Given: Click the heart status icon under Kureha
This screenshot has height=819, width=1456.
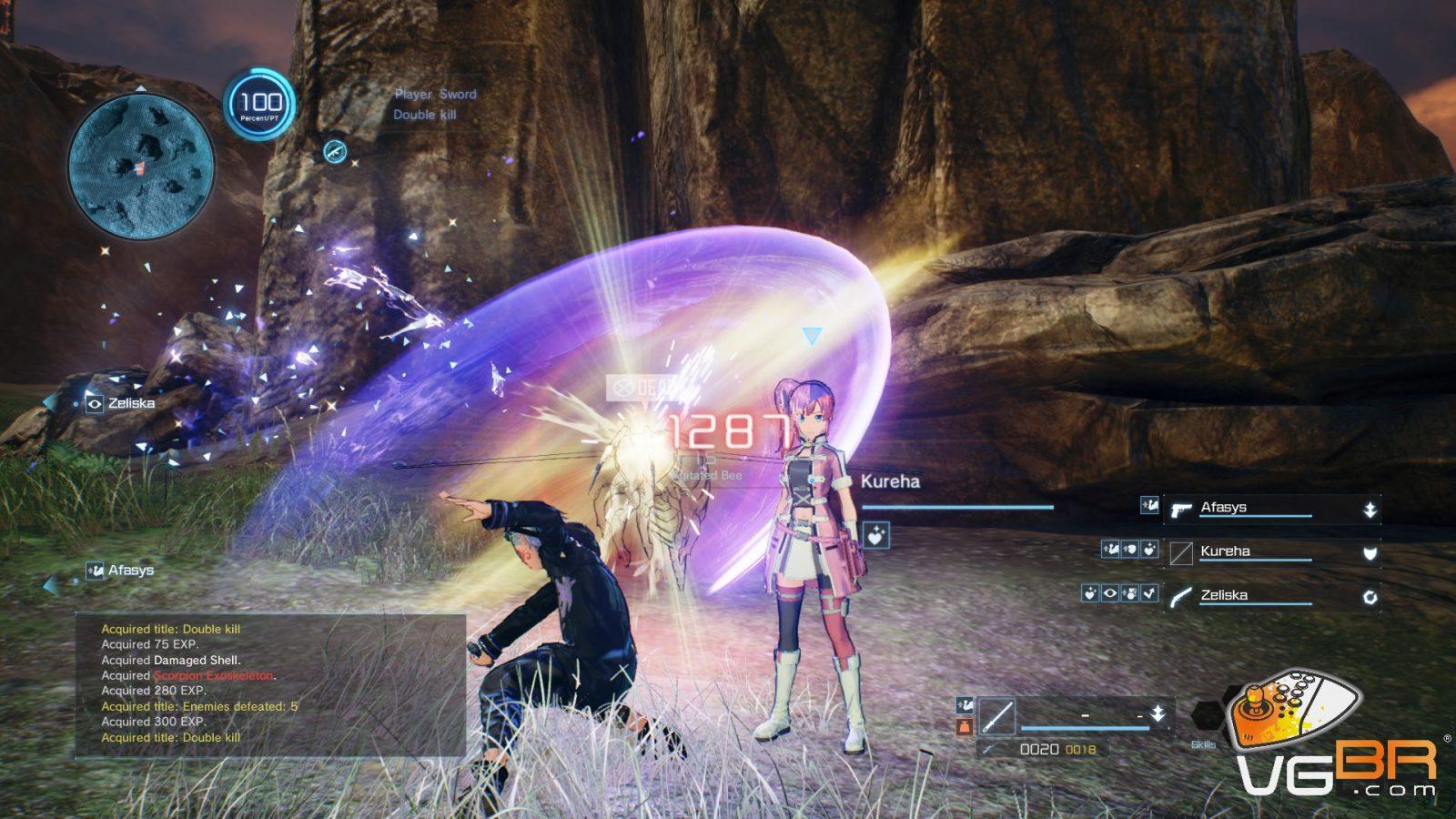Looking at the screenshot, I should (x=875, y=536).
